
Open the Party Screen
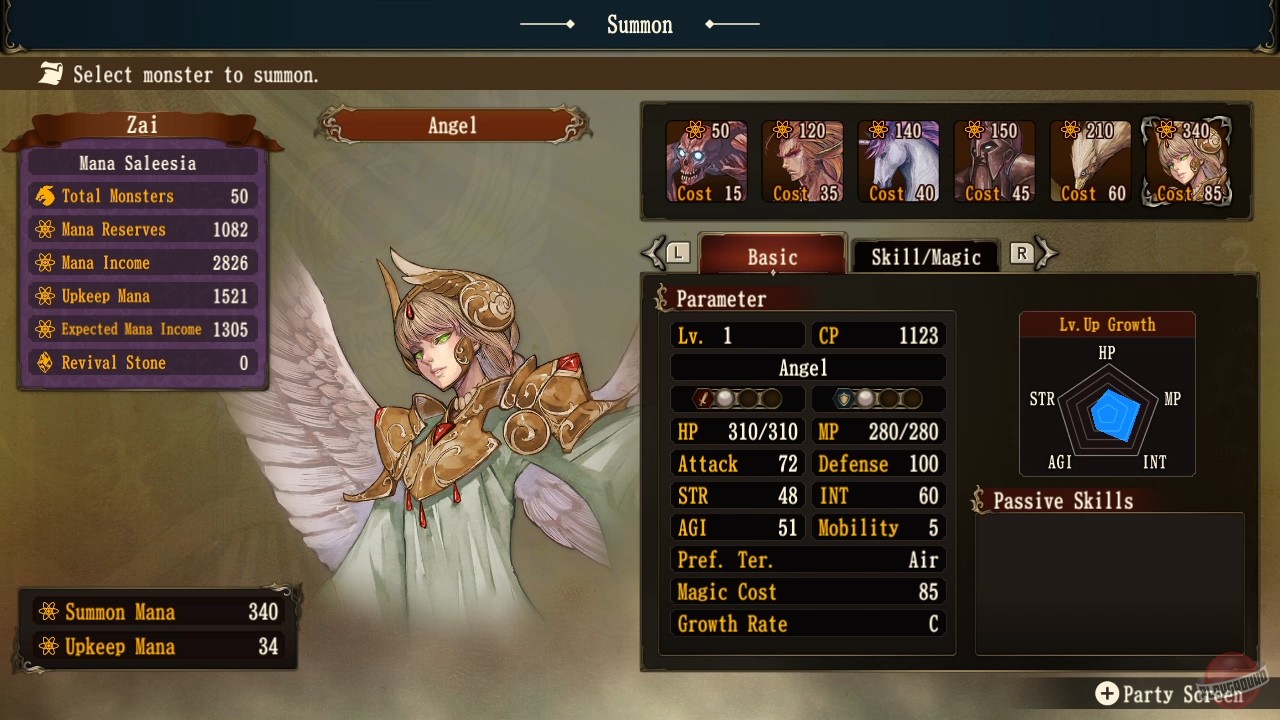click(x=1170, y=694)
